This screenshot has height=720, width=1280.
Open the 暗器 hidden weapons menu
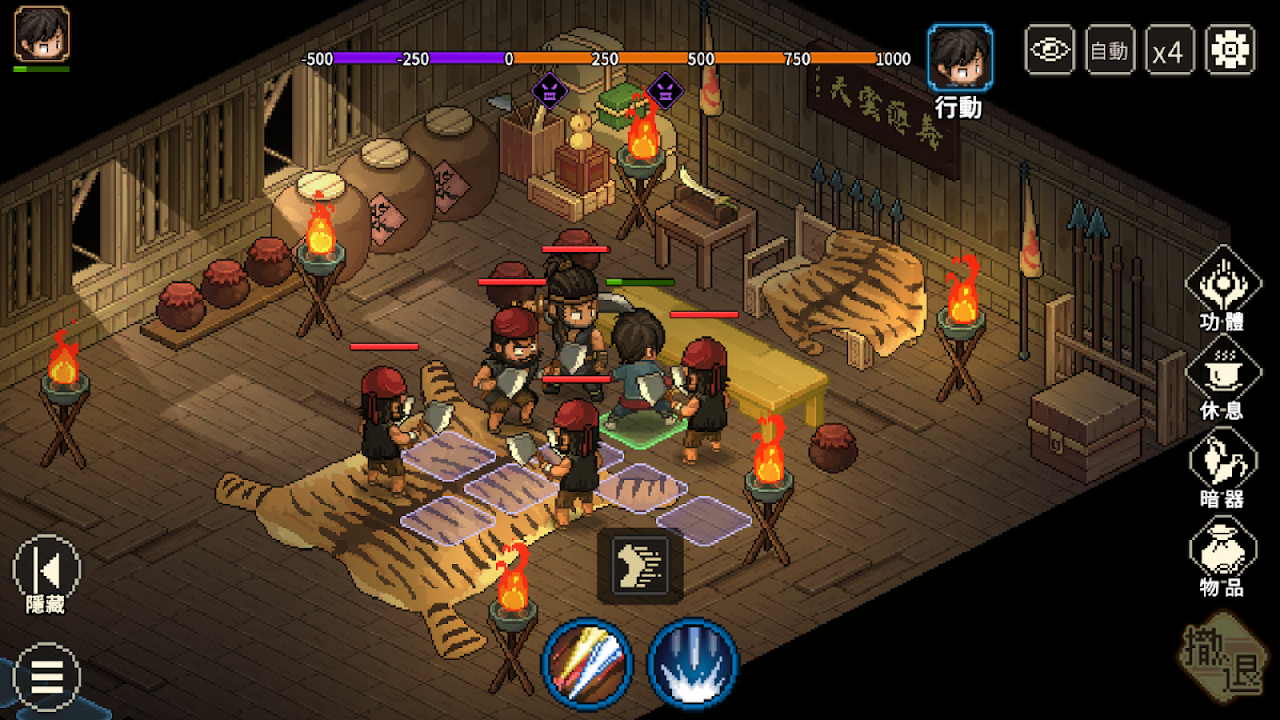[1222, 460]
